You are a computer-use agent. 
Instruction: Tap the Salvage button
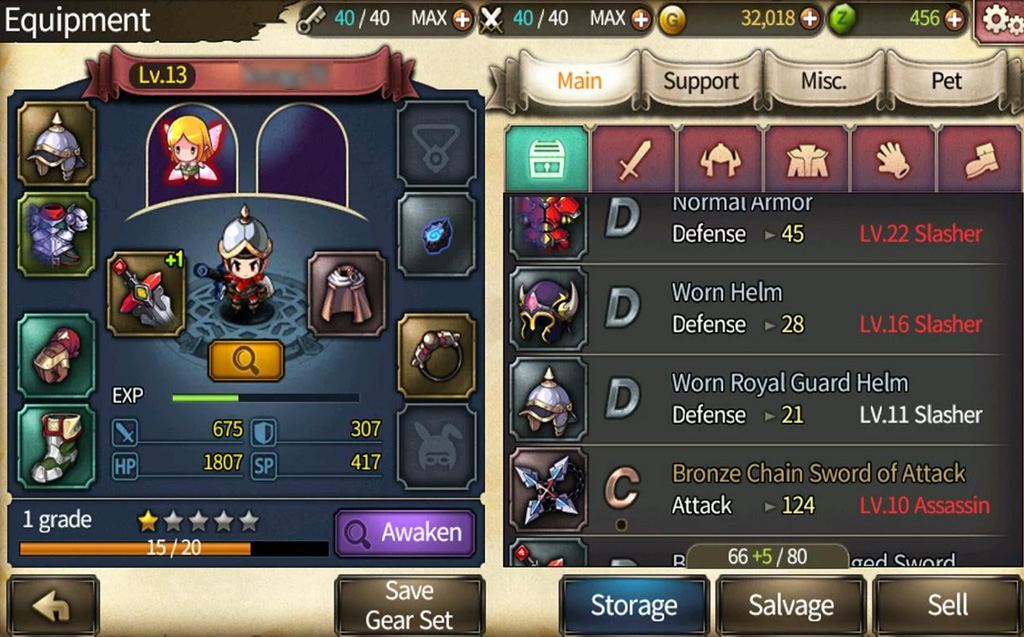[791, 605]
